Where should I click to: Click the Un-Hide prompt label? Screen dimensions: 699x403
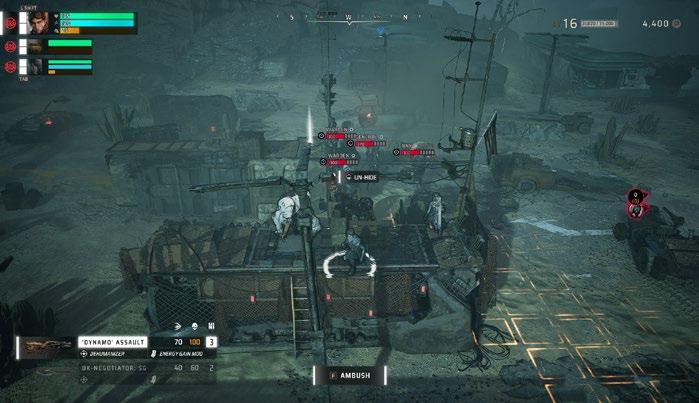363,176
